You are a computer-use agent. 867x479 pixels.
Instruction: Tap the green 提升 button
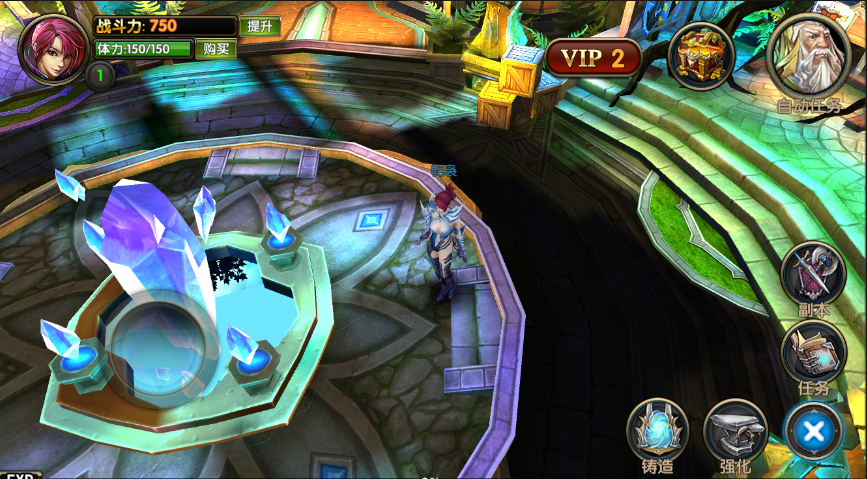point(259,26)
